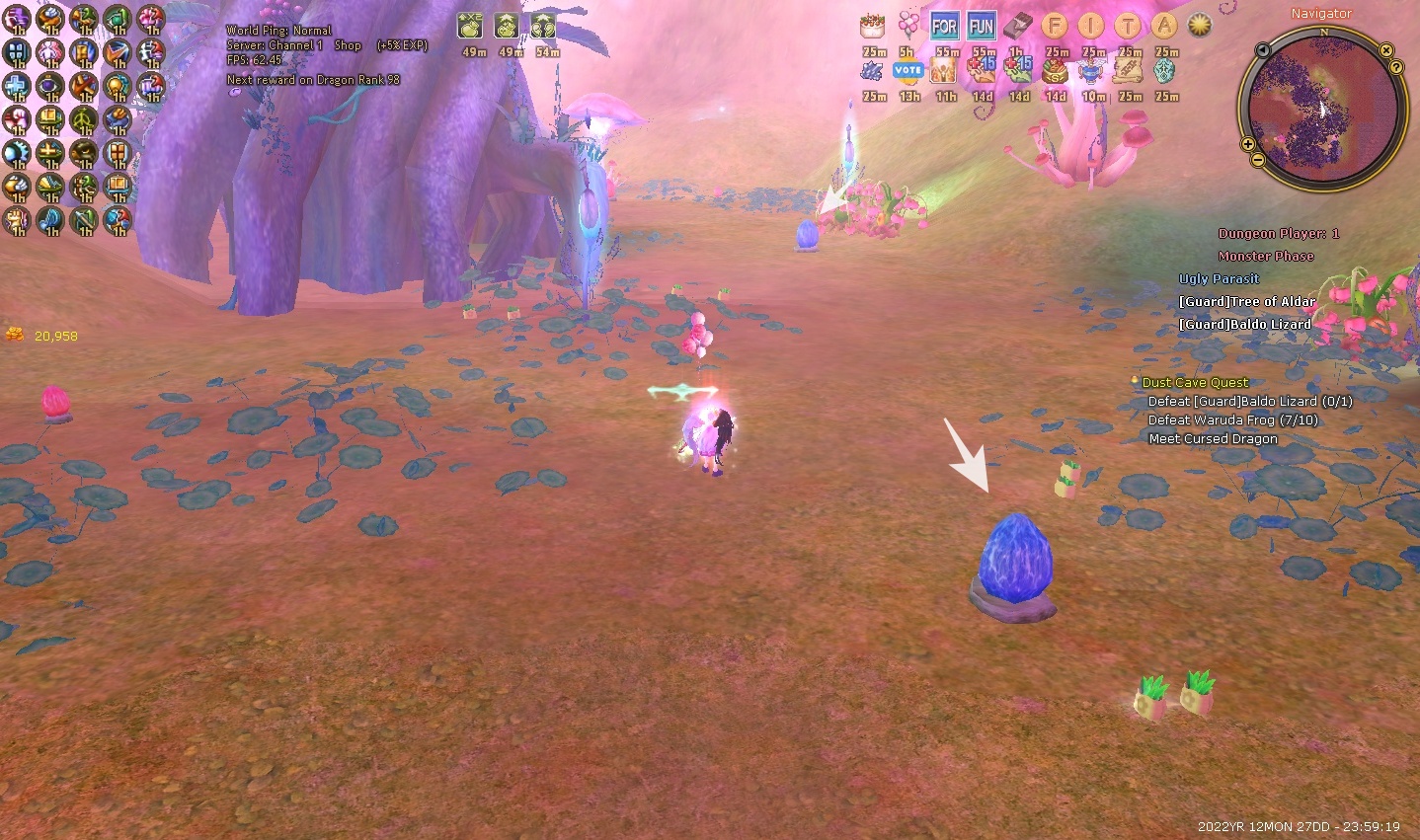The width and height of the screenshot is (1420, 840).
Task: Collapse the Navigator with the arrow button
Action: [x=1262, y=49]
